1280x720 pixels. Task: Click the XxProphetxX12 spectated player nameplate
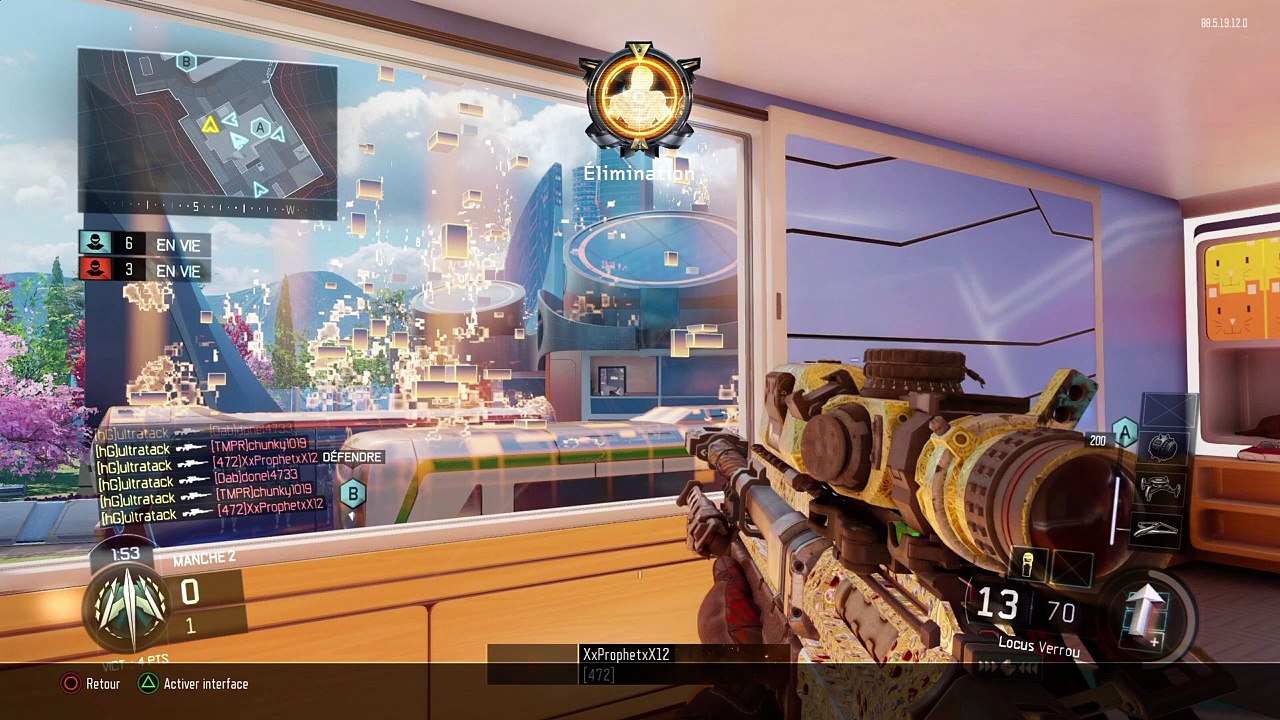pos(626,654)
